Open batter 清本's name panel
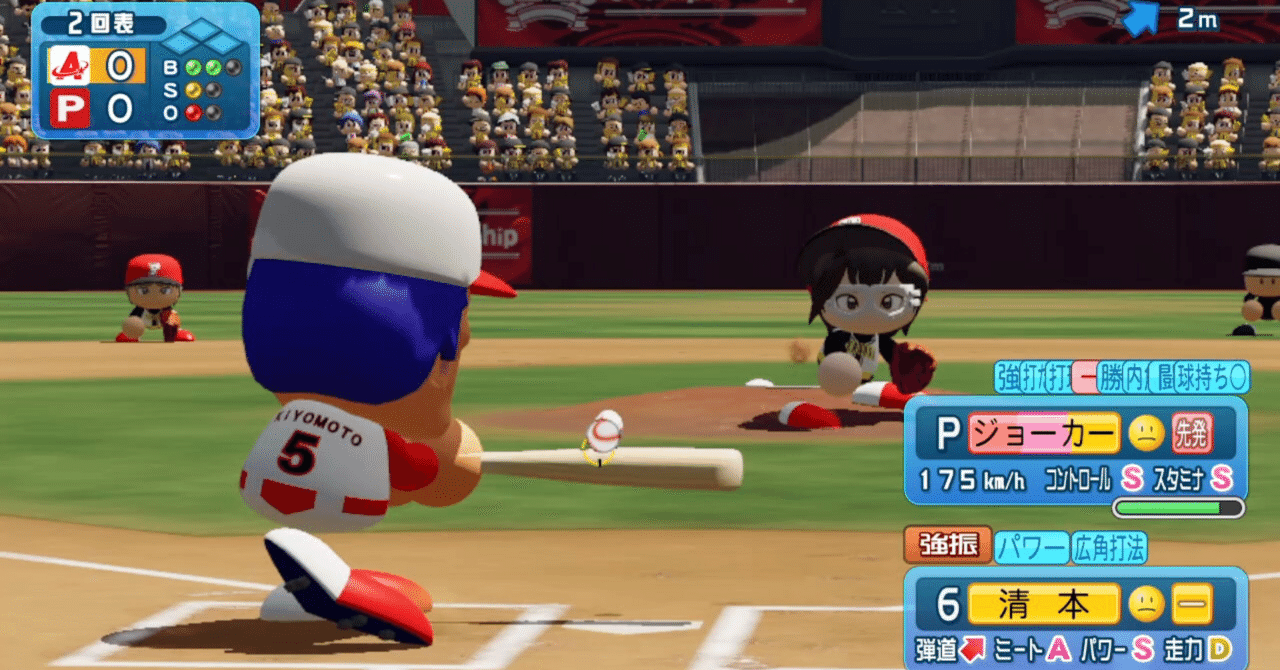Viewport: 1280px width, 670px height. point(1043,603)
